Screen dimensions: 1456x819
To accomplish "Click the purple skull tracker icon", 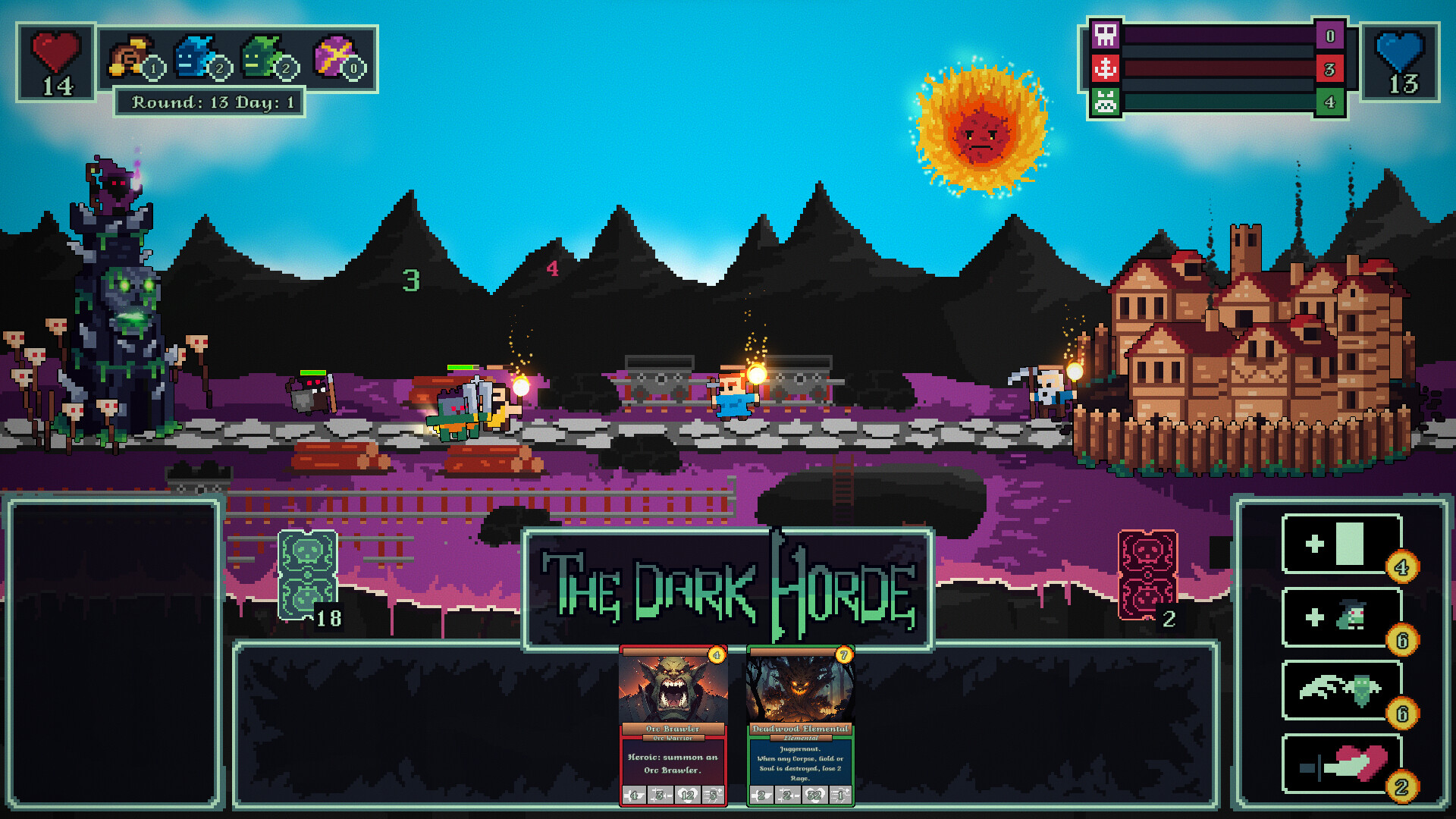I will point(1105,36).
